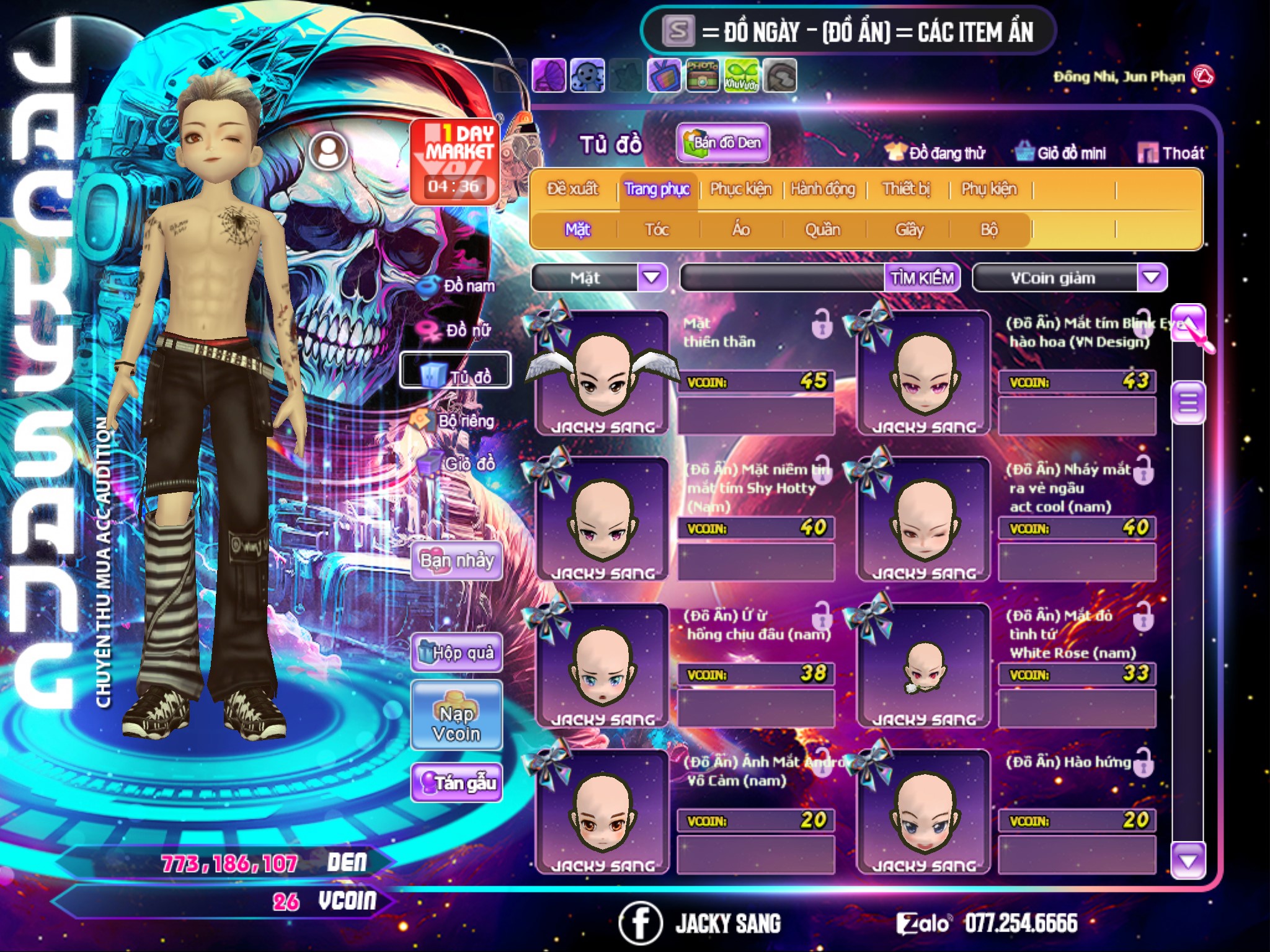Show Đồ đang thử items
1270x952 pixels.
click(936, 153)
